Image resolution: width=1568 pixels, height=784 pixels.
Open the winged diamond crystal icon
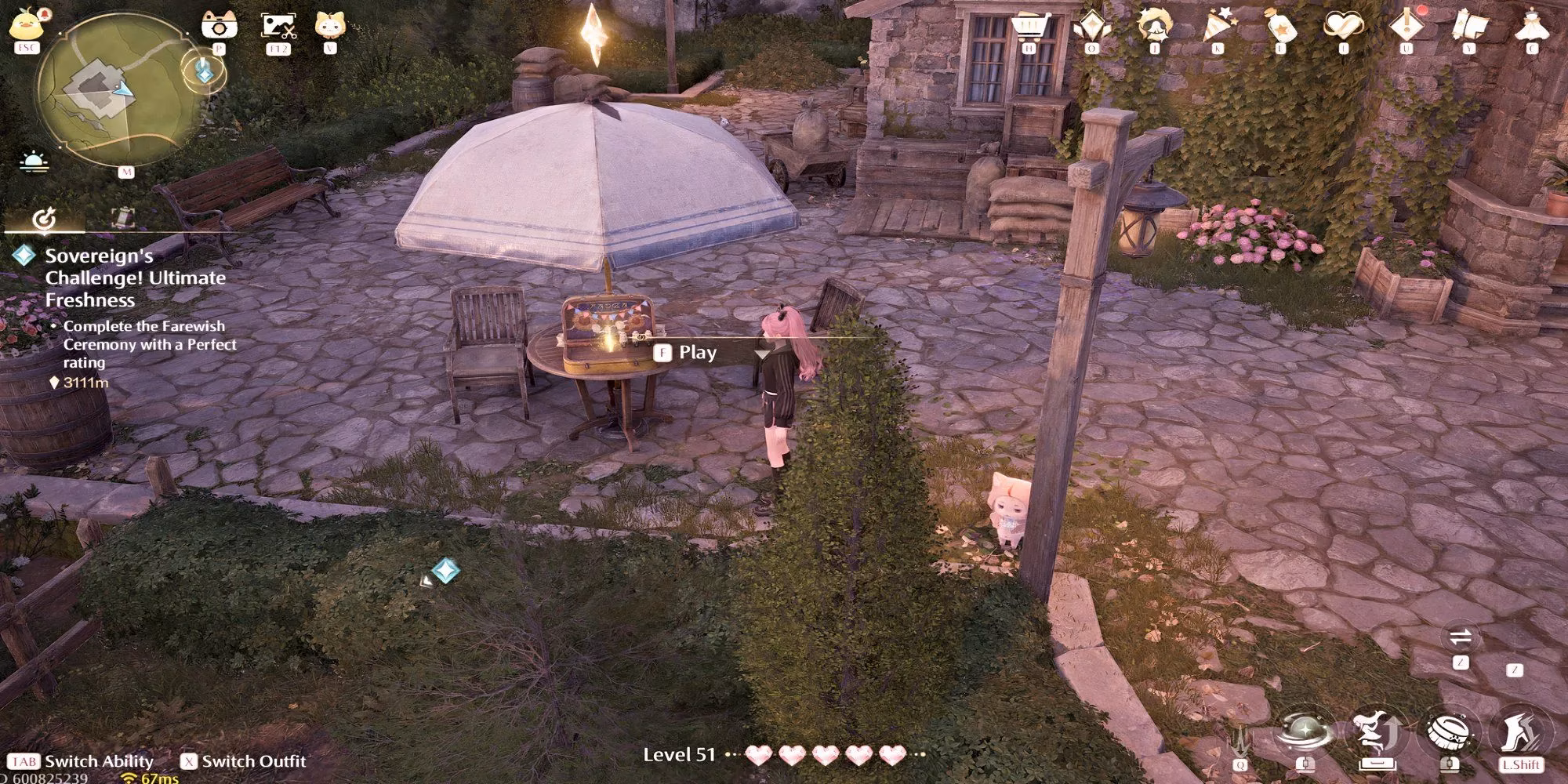point(1091,26)
